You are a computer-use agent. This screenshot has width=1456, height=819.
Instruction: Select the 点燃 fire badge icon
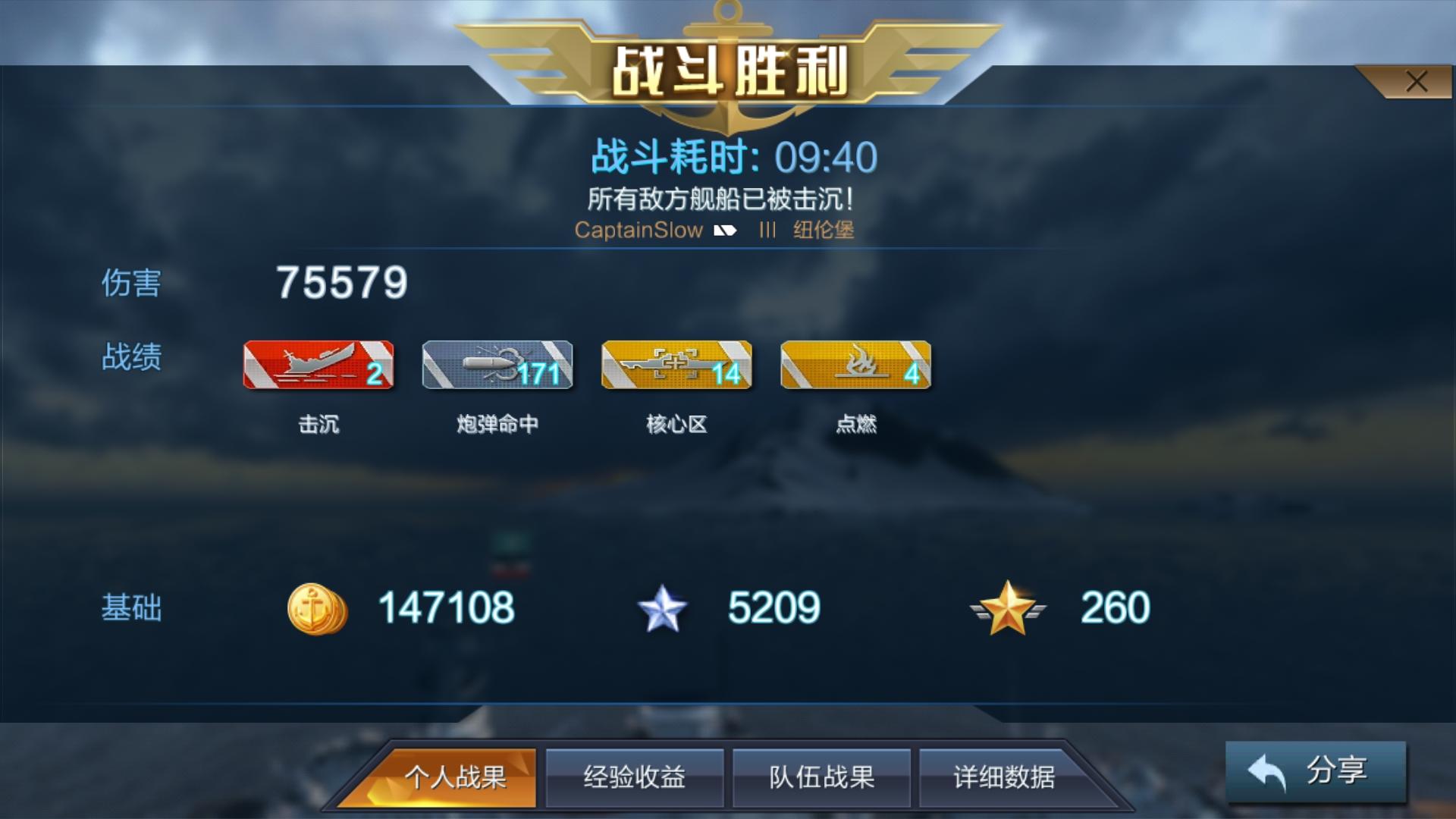tap(855, 366)
